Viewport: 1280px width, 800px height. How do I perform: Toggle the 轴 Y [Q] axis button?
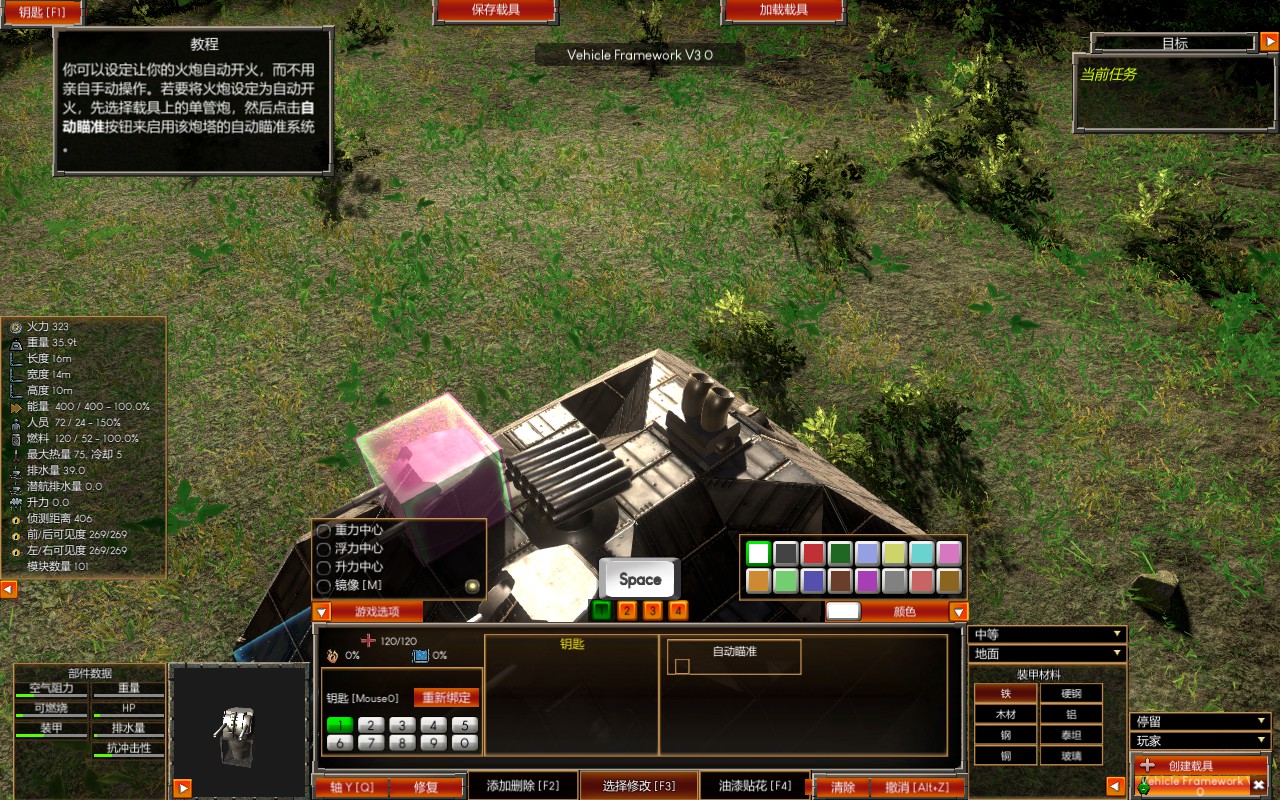tap(351, 787)
